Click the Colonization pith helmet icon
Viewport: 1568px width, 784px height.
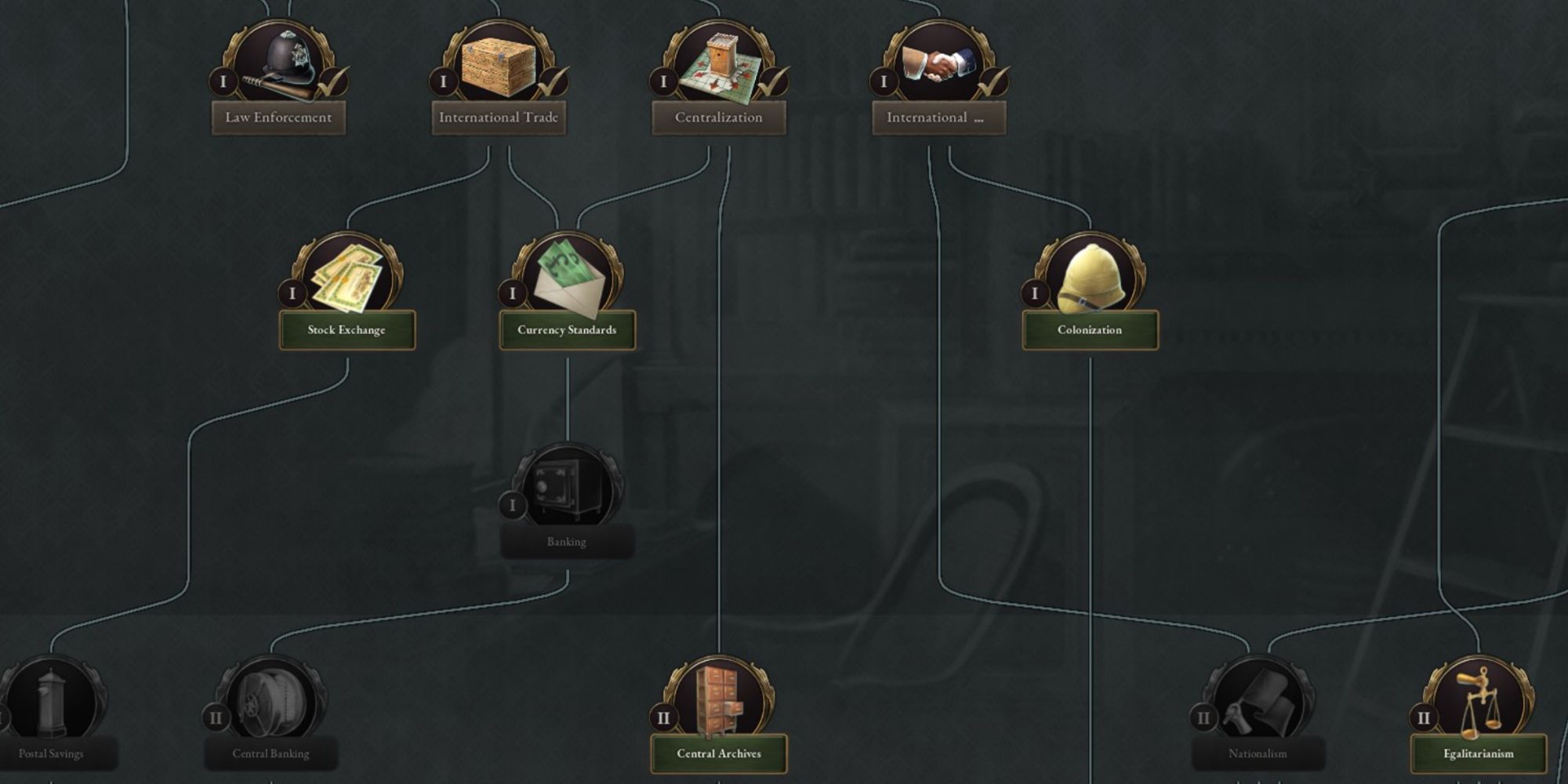coord(1090,274)
